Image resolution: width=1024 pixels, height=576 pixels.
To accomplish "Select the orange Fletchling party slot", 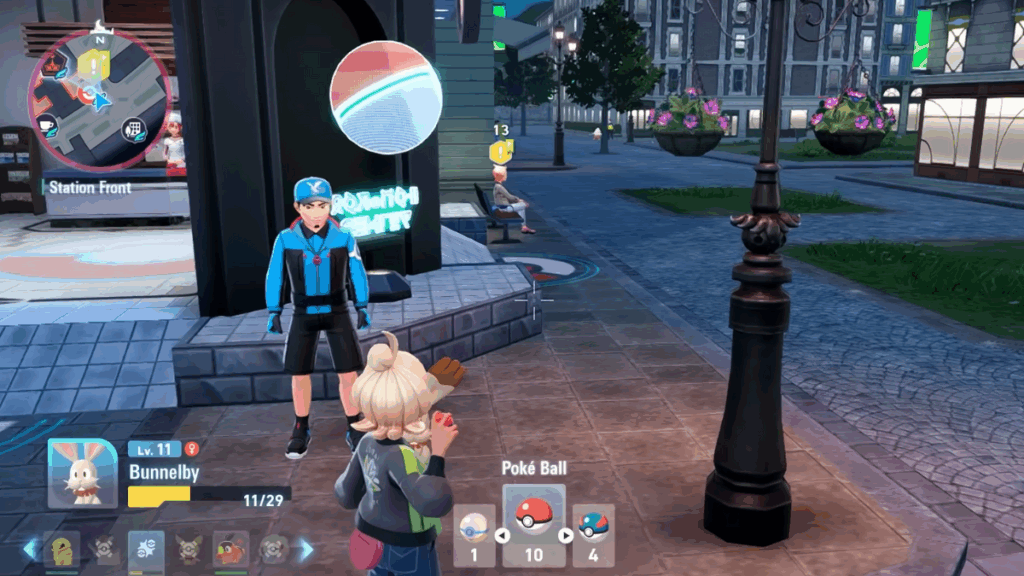I will (230, 548).
